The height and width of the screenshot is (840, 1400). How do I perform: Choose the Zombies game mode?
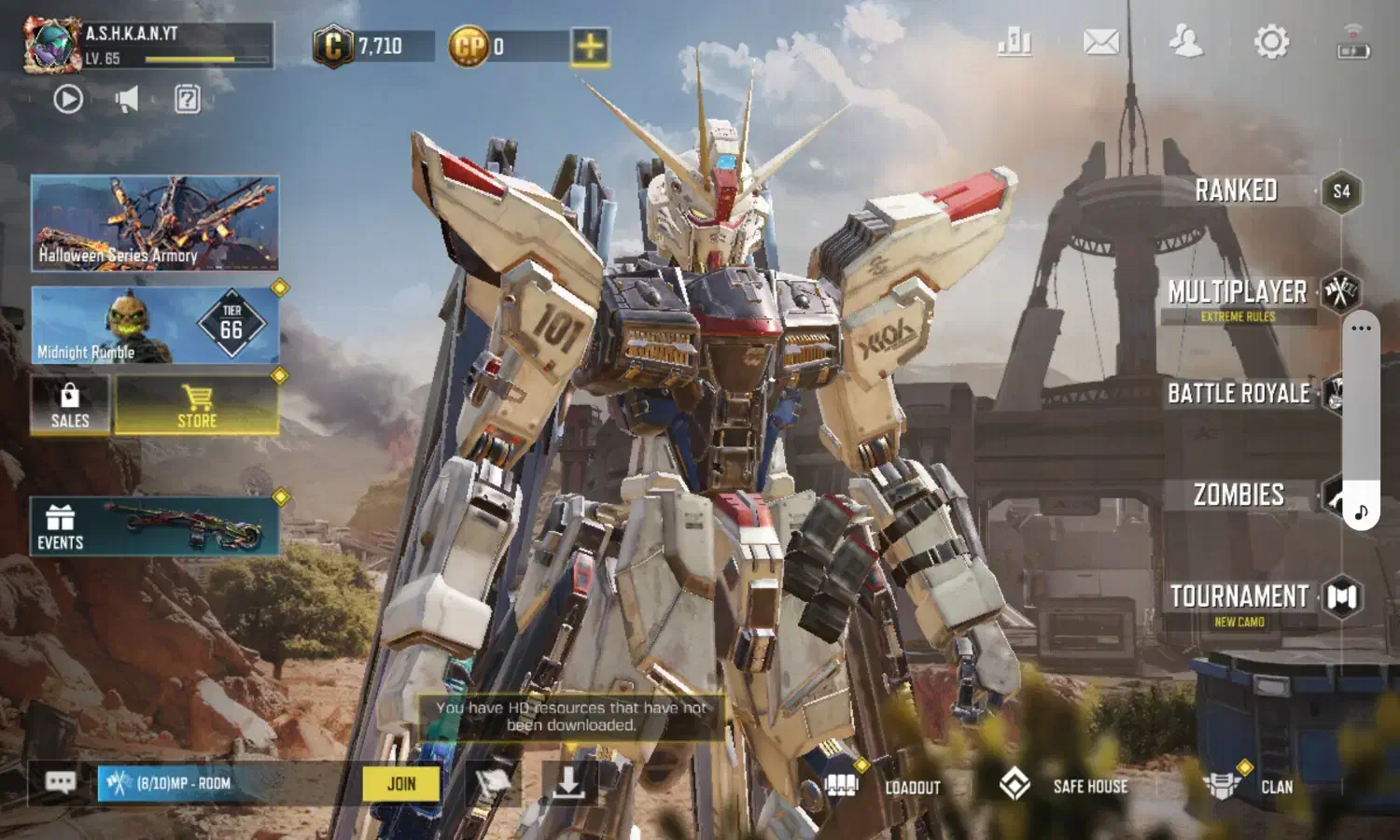click(1239, 495)
